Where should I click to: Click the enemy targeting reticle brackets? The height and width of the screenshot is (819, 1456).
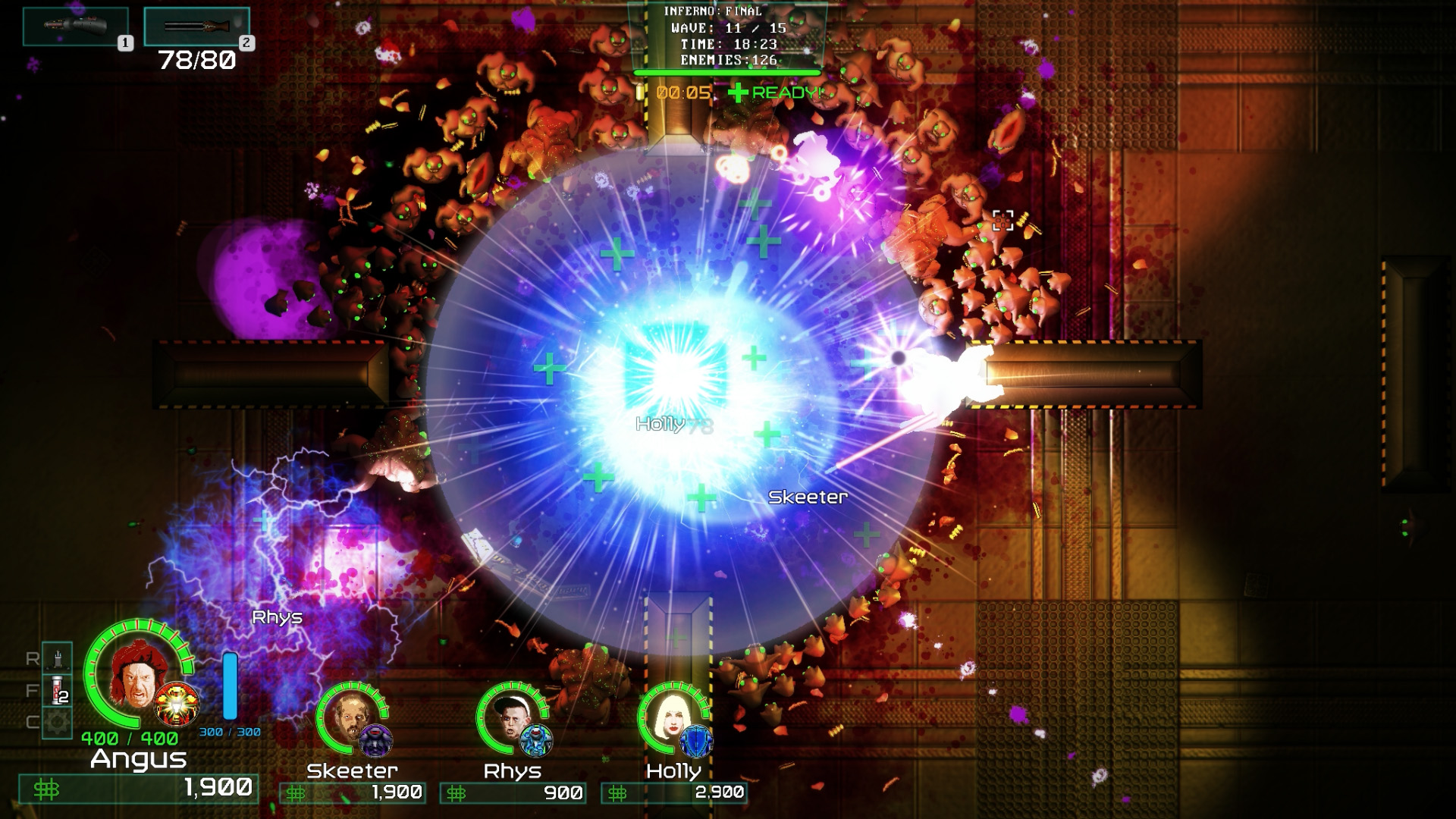coord(1003,220)
